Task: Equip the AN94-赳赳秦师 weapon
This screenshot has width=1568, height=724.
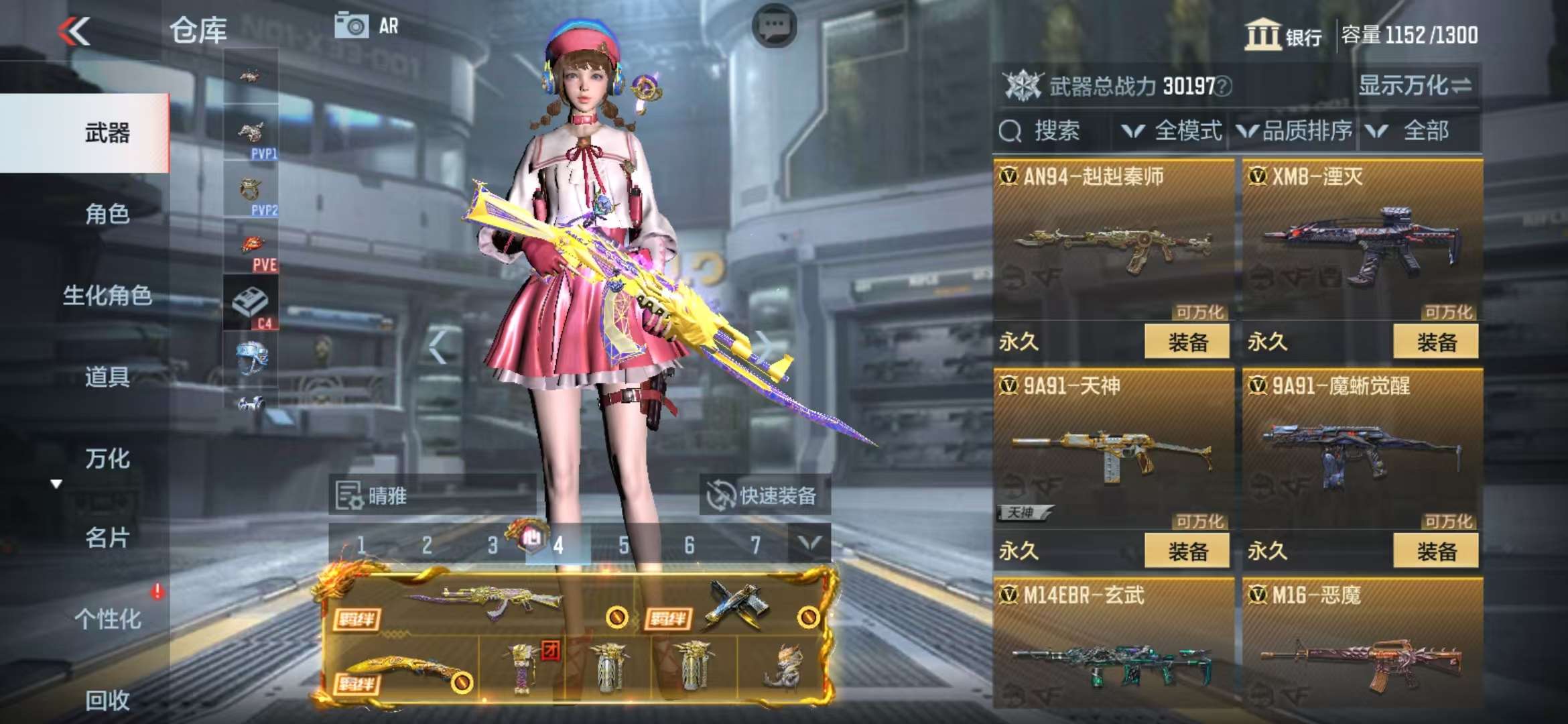Action: (x=1187, y=343)
